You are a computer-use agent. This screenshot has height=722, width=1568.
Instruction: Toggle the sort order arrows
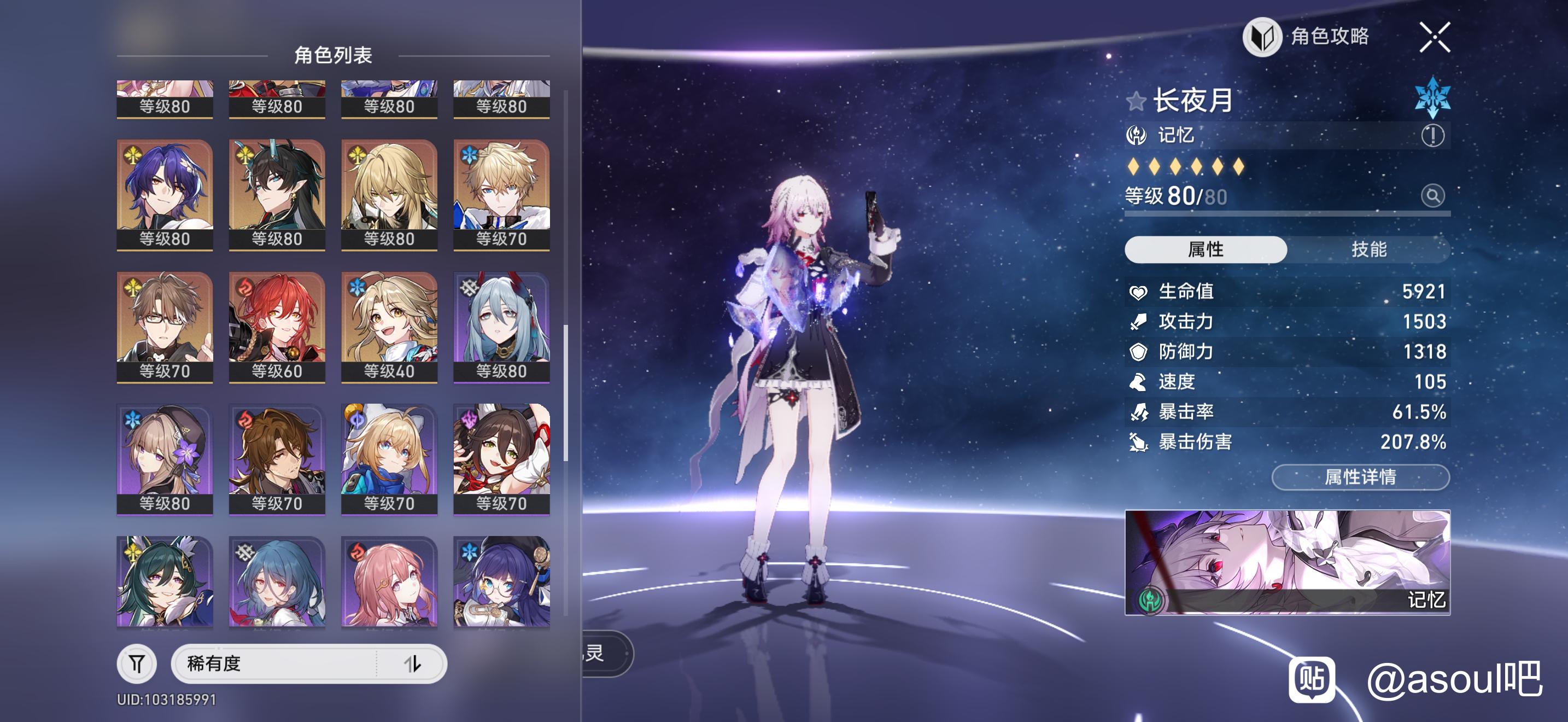click(413, 663)
